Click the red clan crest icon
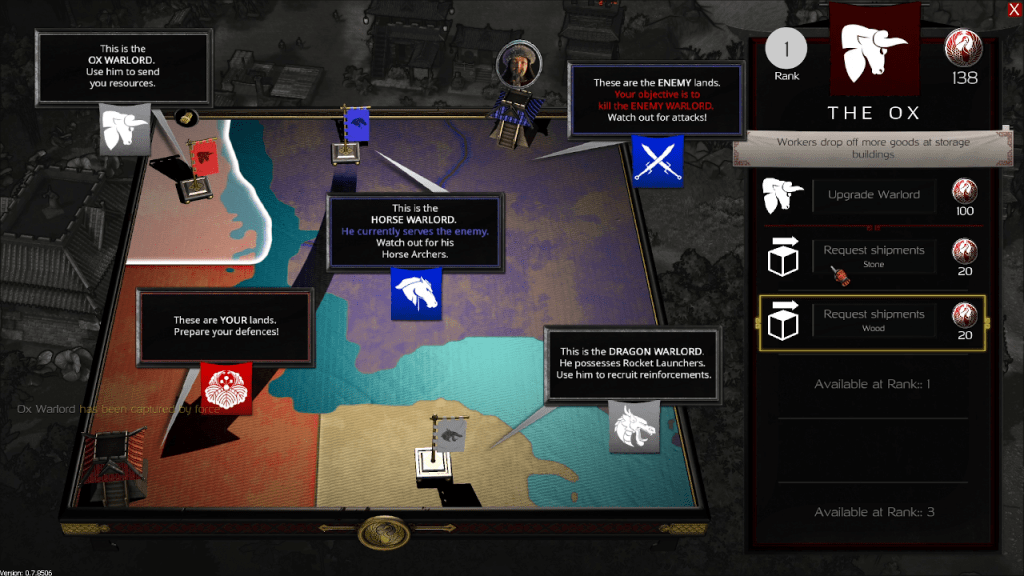This screenshot has width=1024, height=576. [x=226, y=387]
